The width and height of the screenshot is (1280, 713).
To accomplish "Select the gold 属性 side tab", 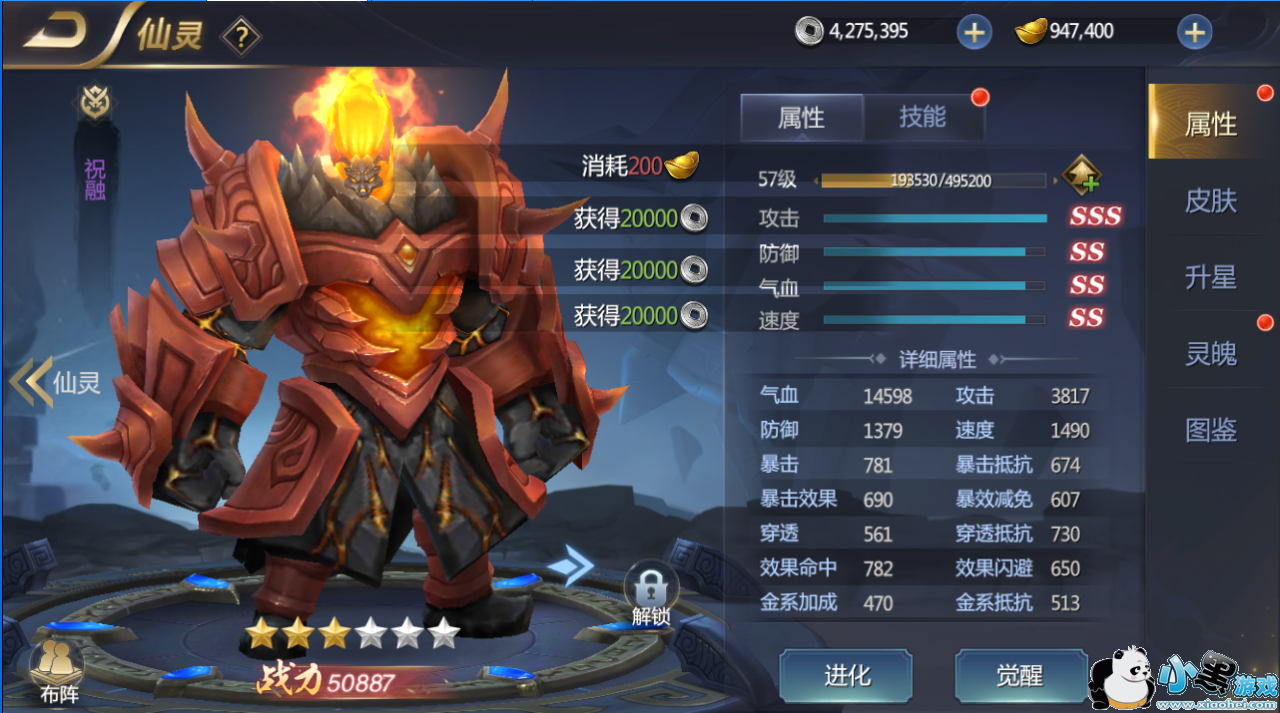I will [1210, 124].
